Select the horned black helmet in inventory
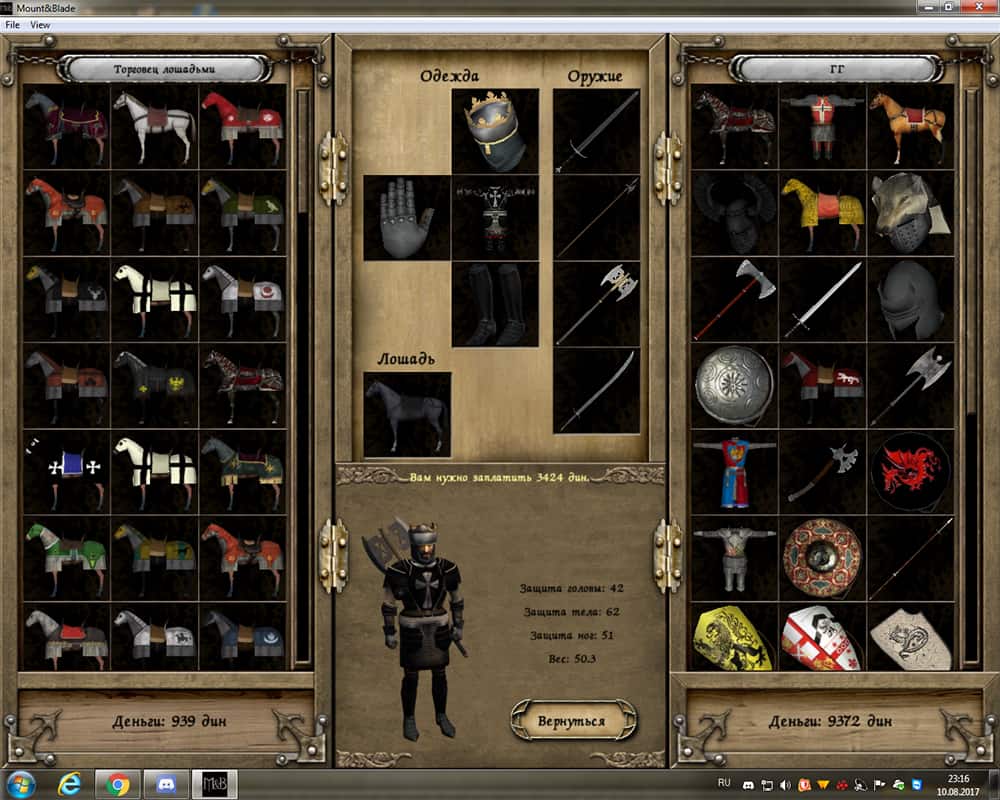This screenshot has height=800, width=1000. click(x=733, y=211)
